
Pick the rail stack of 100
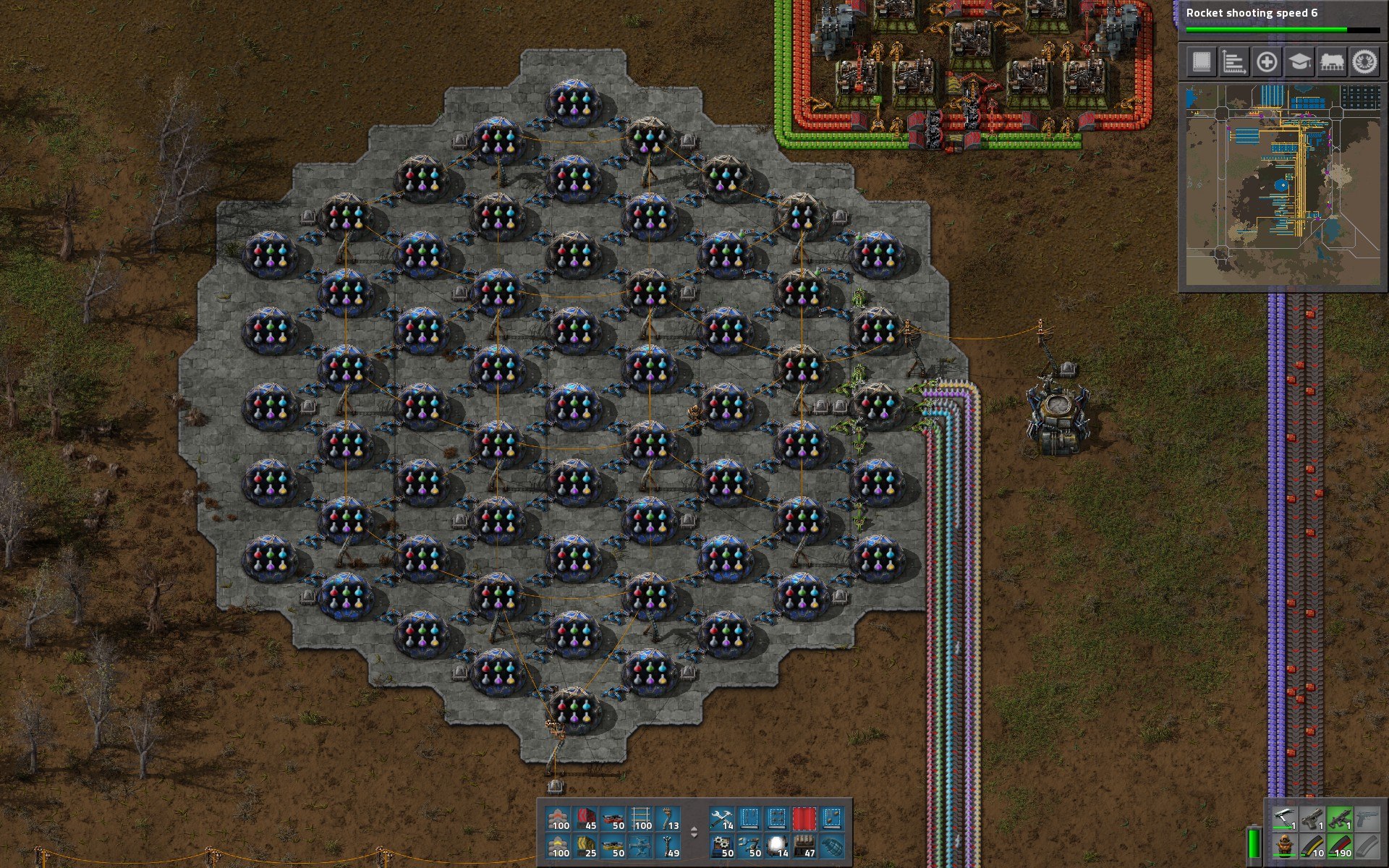[x=641, y=819]
